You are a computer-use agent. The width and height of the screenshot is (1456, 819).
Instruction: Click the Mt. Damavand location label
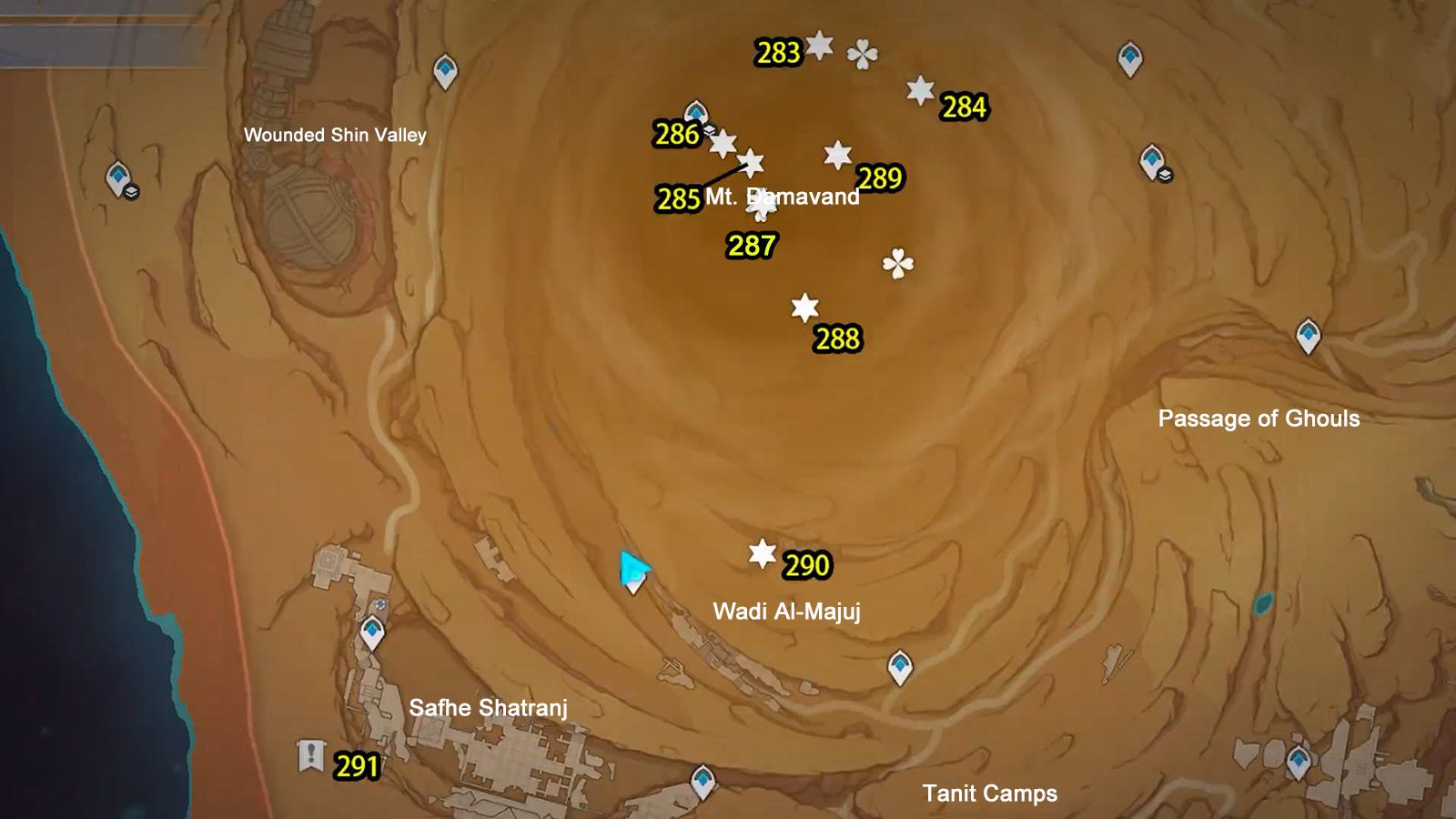tap(783, 196)
